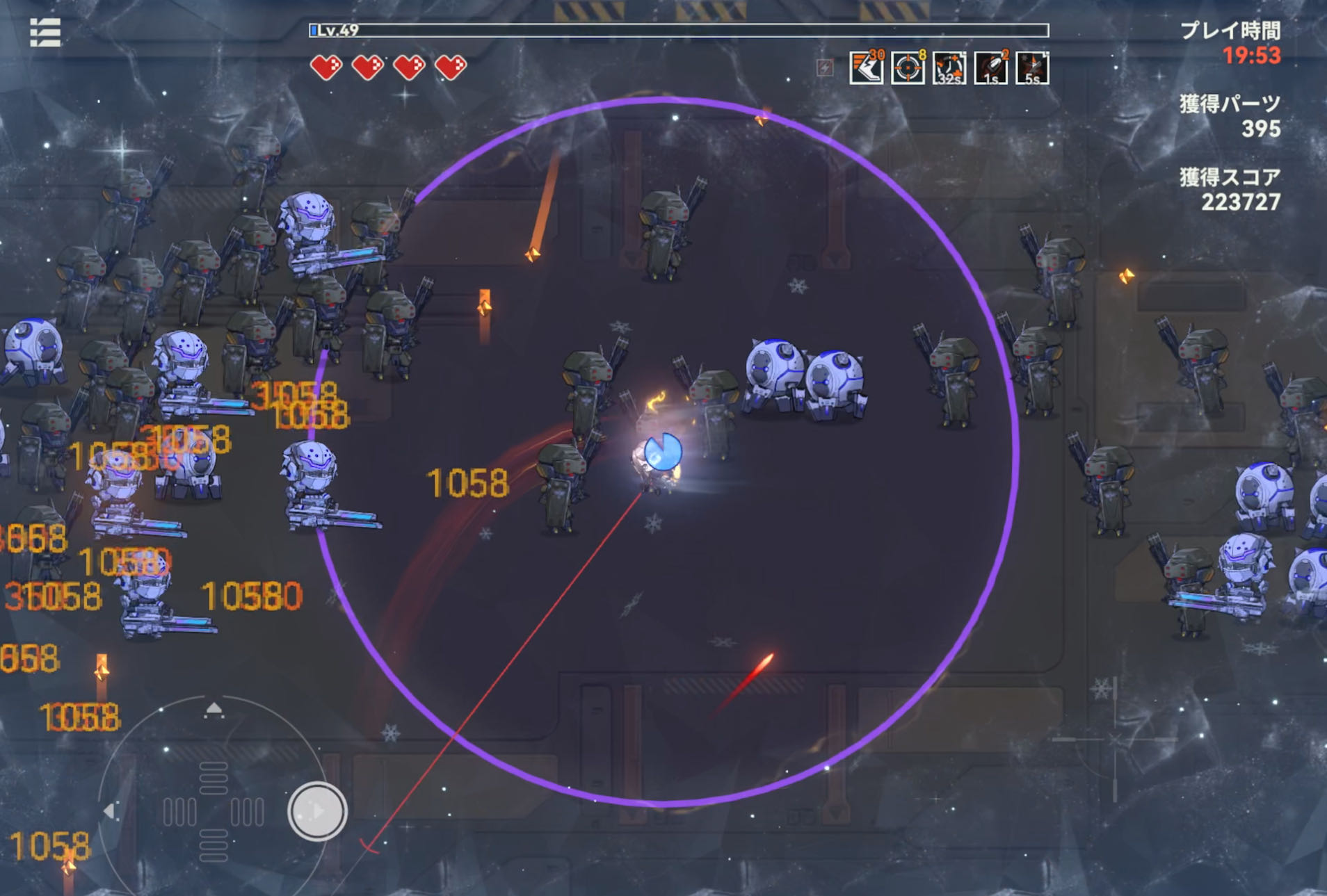Select the bullet skill with 1s cooldown

click(x=991, y=68)
